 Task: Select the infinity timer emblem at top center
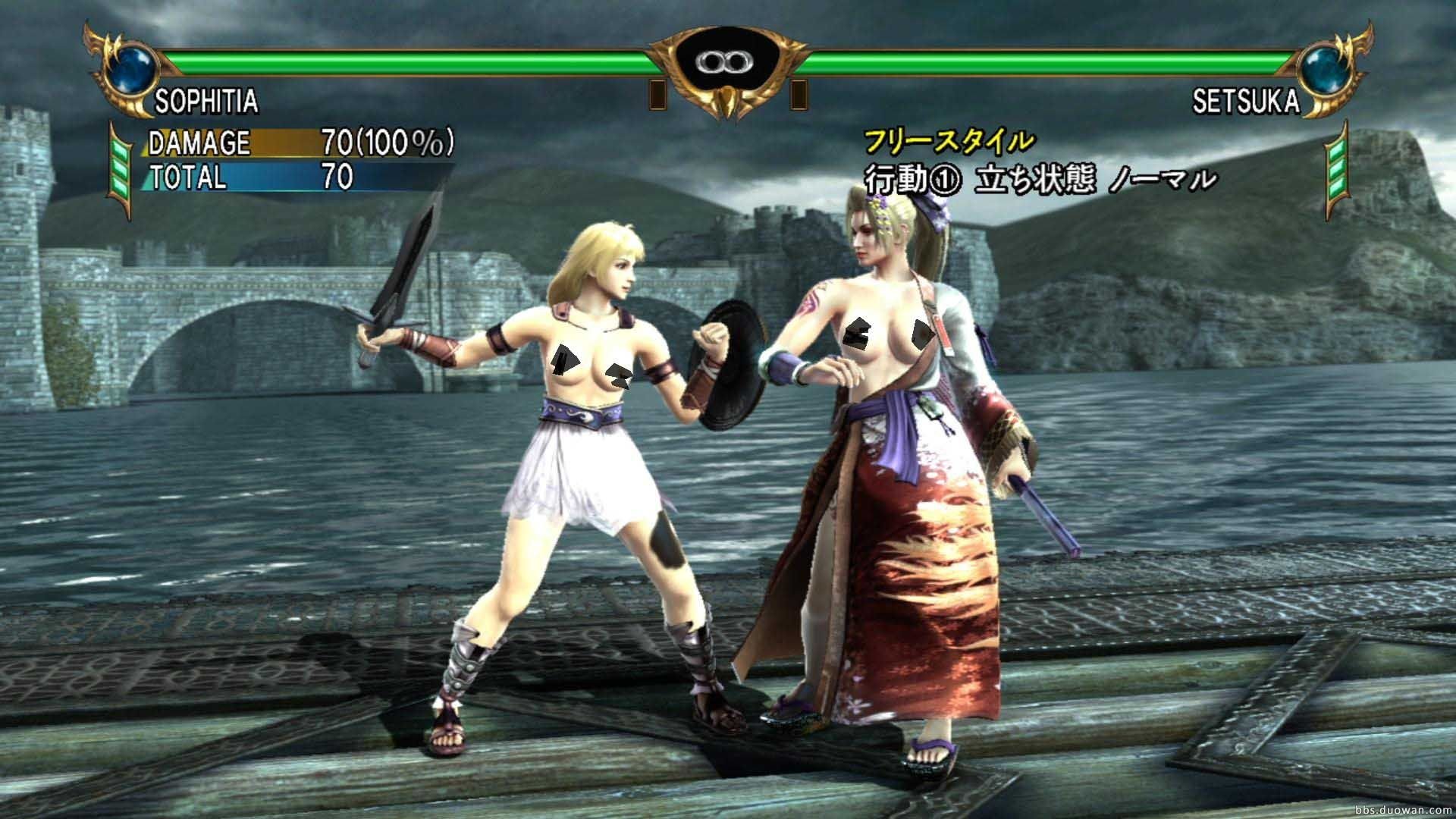tap(726, 61)
